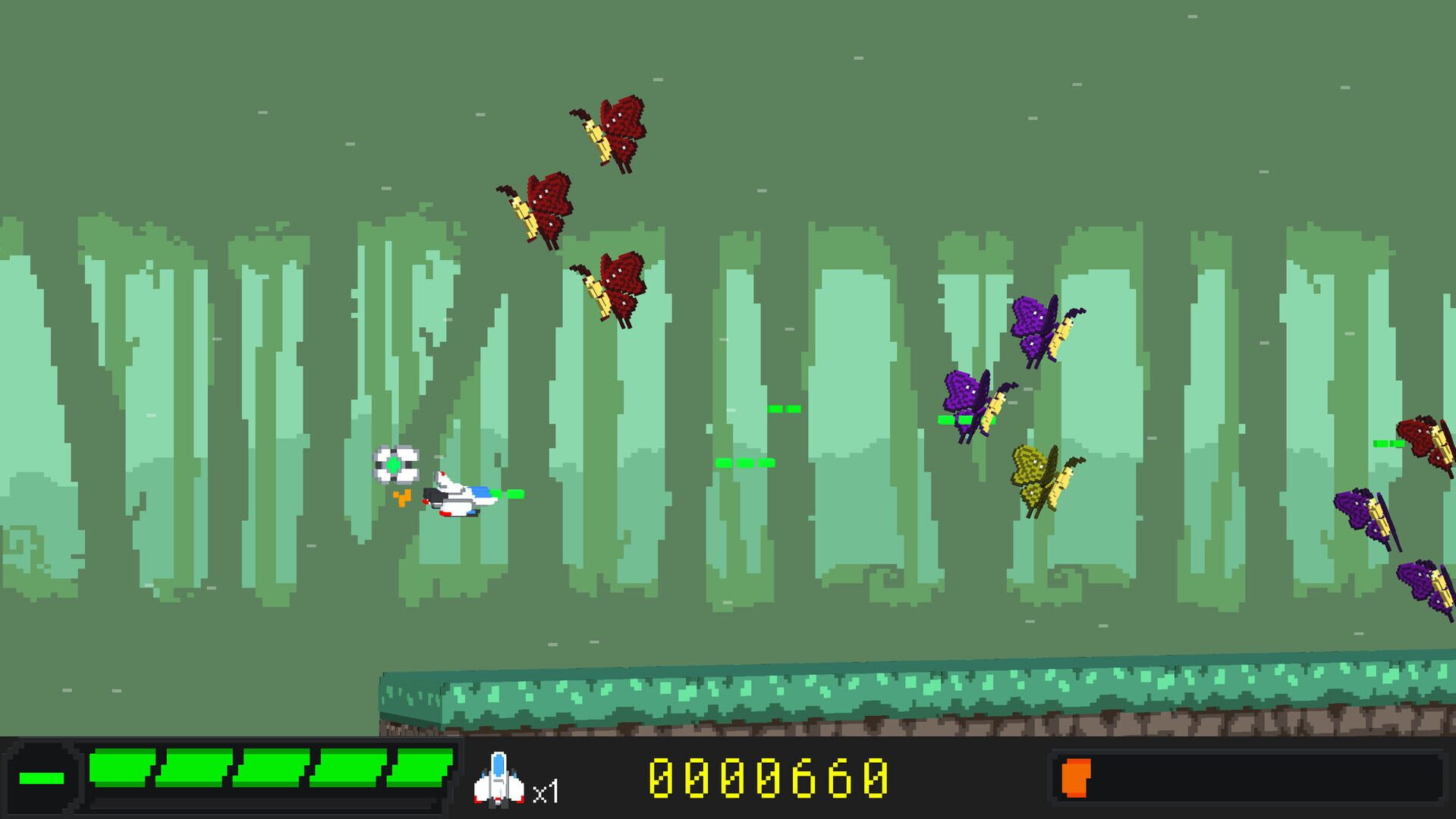The height and width of the screenshot is (819, 1456).
Task: Click the first green health bar segment
Action: point(121,773)
